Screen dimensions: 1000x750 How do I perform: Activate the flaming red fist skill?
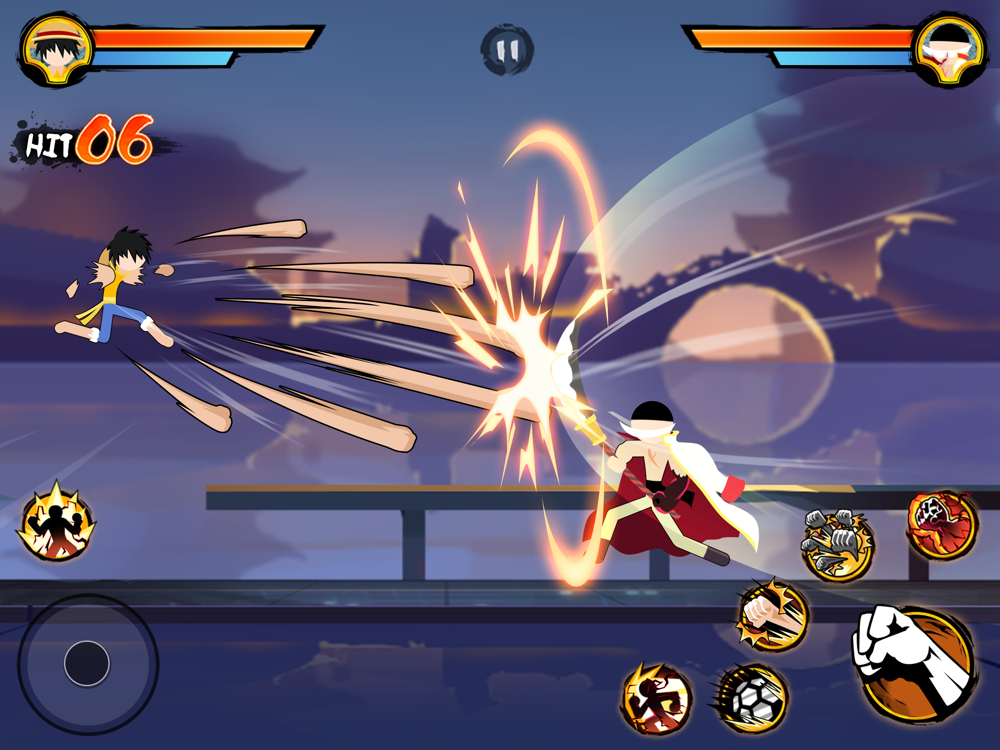click(941, 524)
